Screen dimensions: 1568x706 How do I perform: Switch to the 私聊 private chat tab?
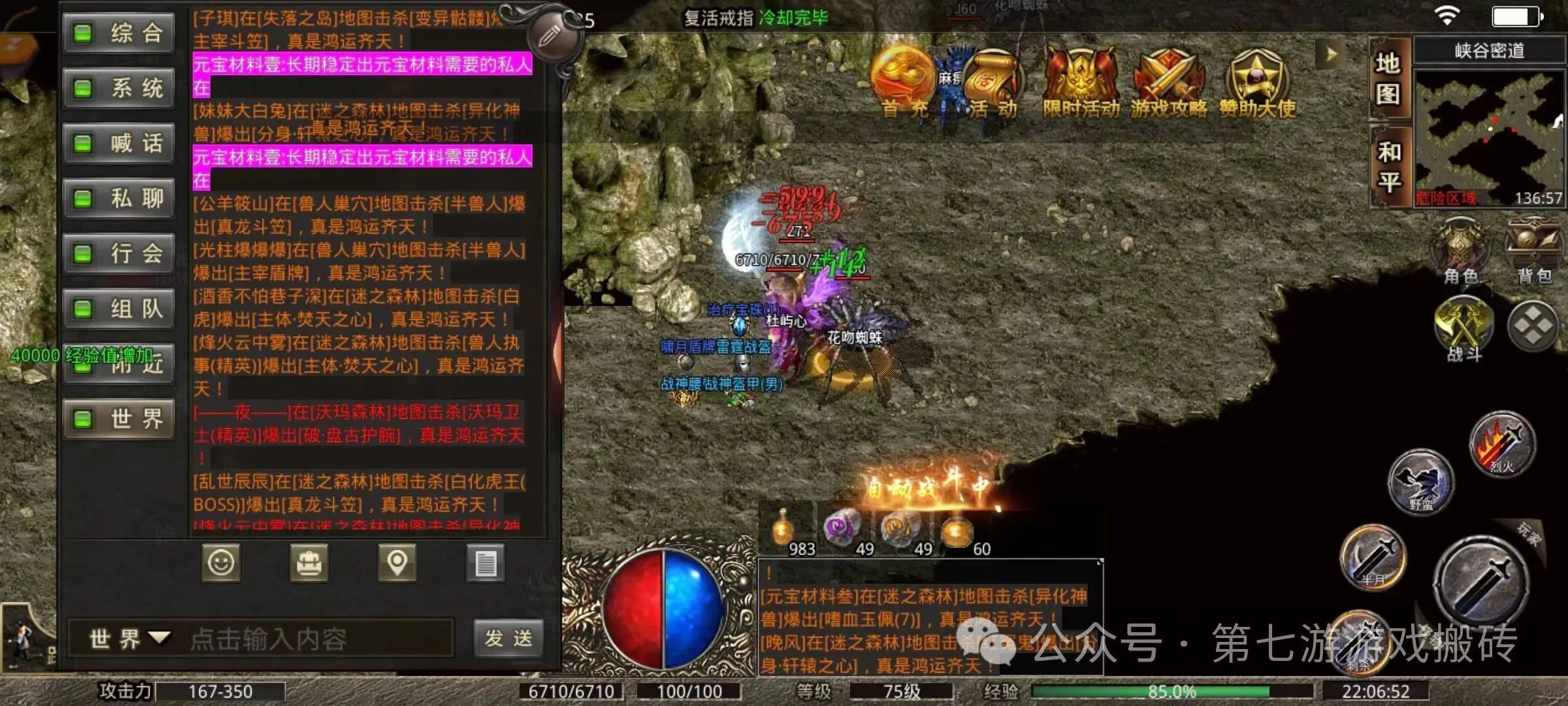119,198
